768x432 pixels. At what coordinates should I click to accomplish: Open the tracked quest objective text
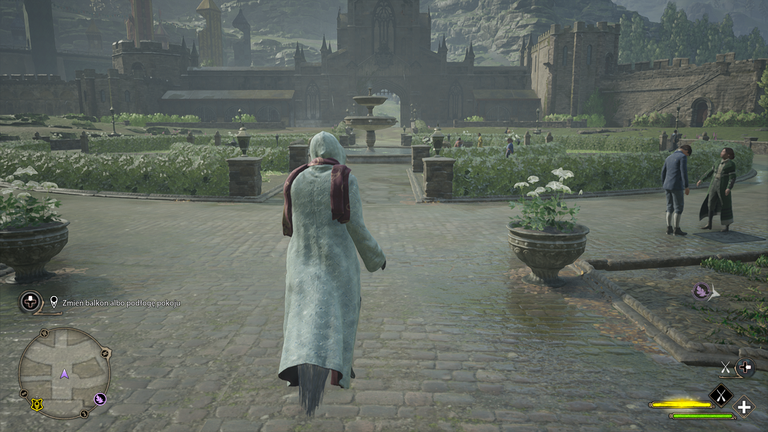[122, 303]
